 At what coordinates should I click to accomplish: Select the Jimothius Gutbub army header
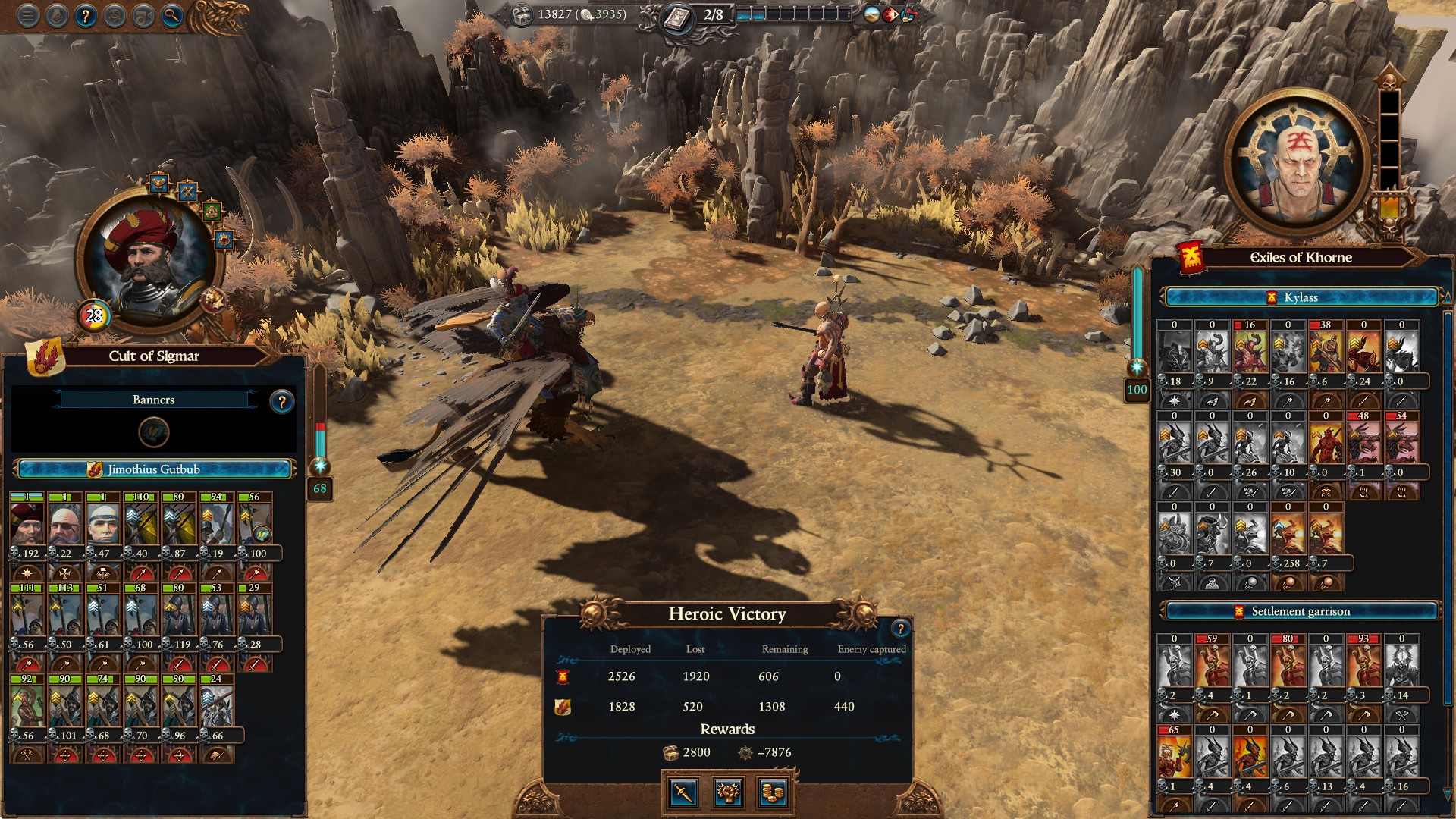[154, 469]
